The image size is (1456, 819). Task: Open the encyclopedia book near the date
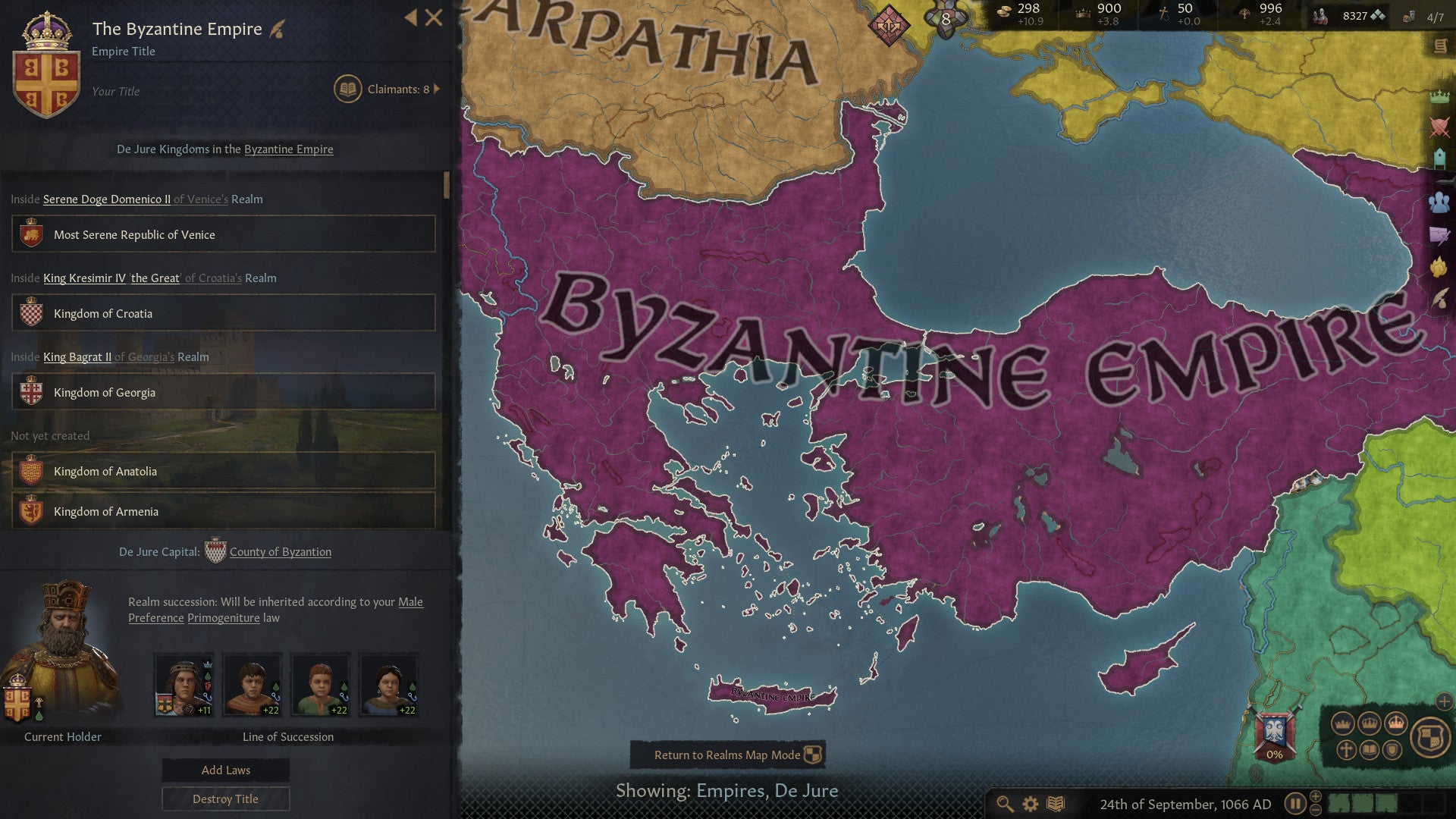1056,803
